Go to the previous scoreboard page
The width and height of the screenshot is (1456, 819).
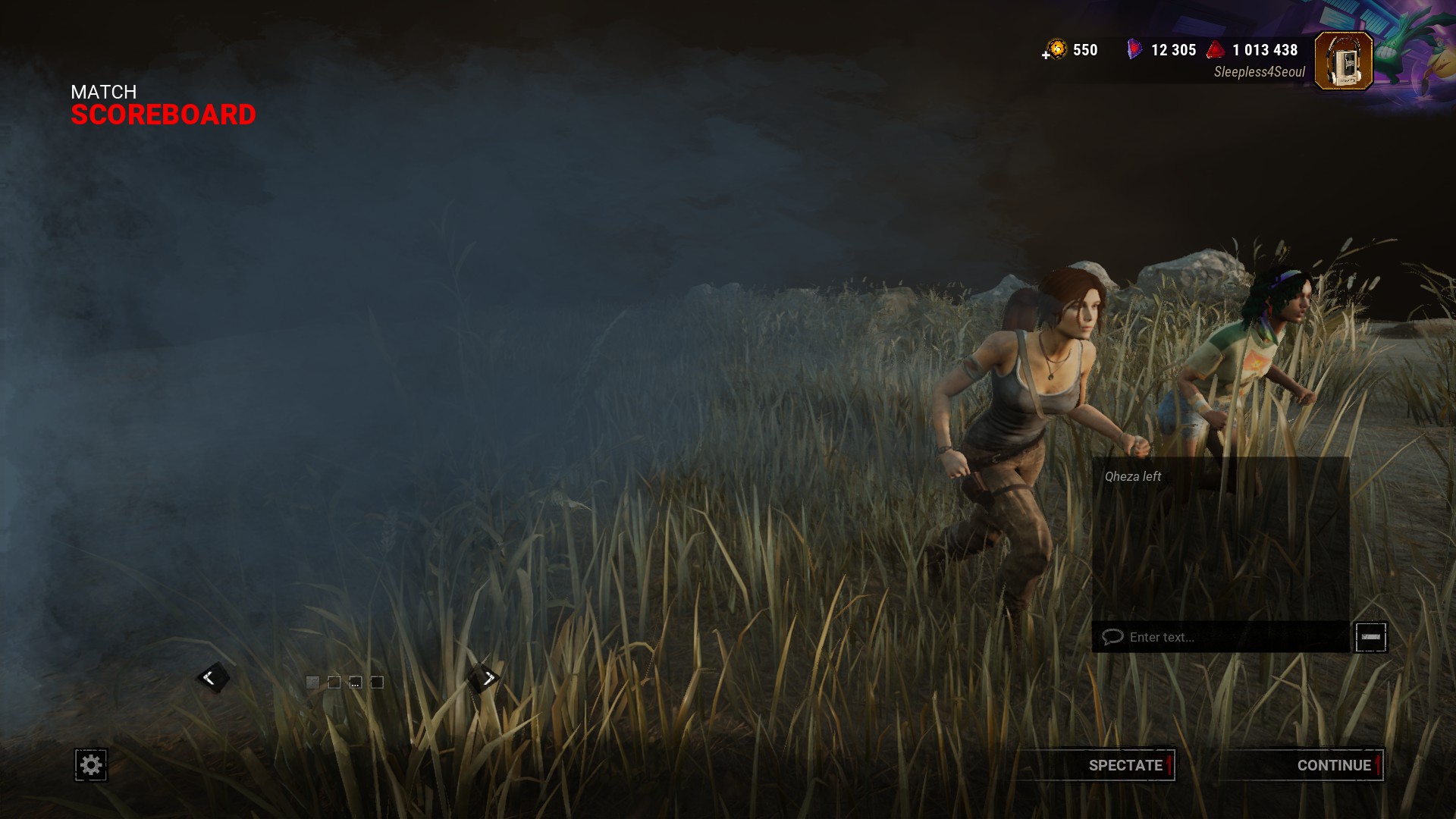212,677
